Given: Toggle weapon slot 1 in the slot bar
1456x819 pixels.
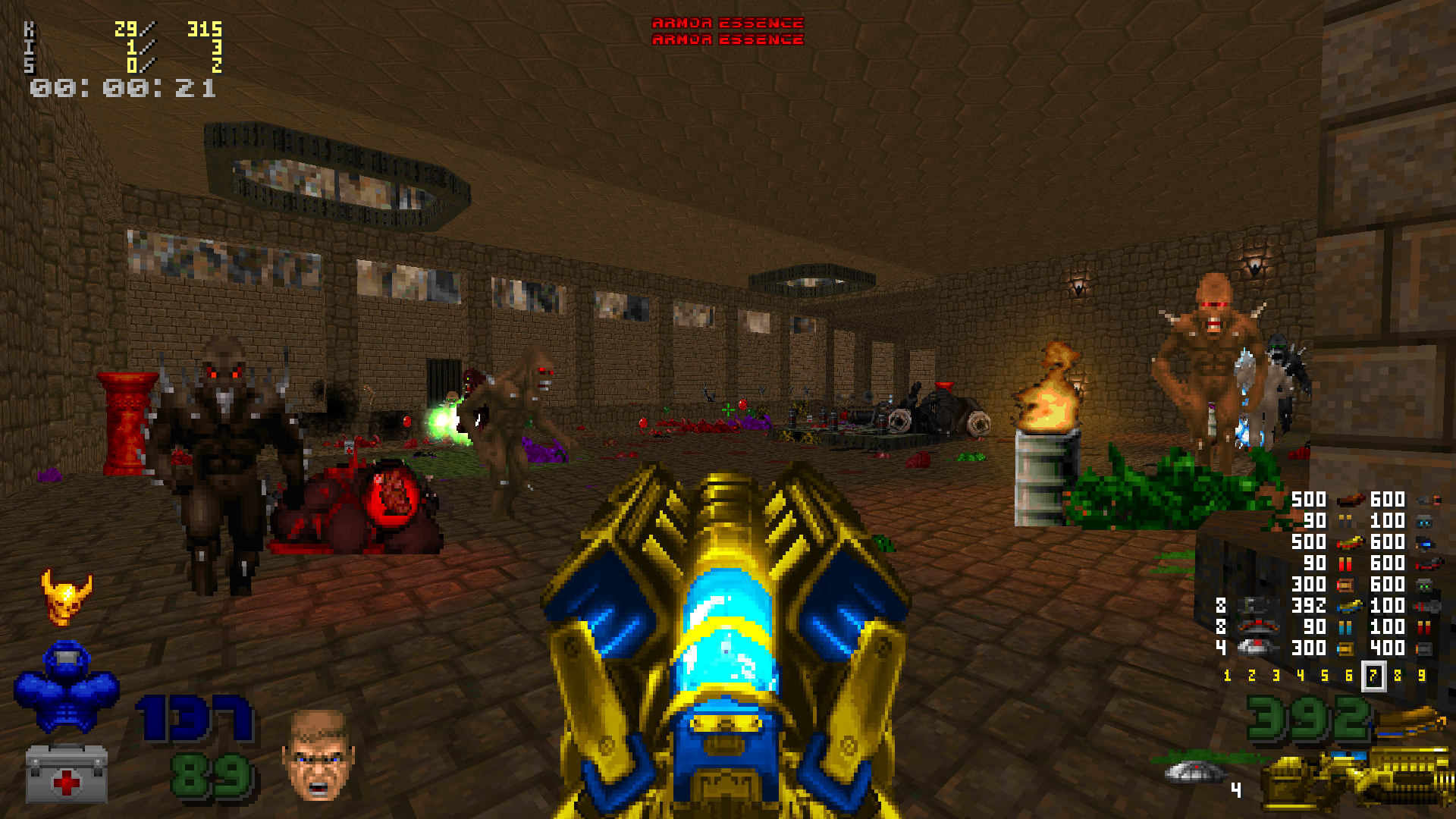Looking at the screenshot, I should 1228,674.
